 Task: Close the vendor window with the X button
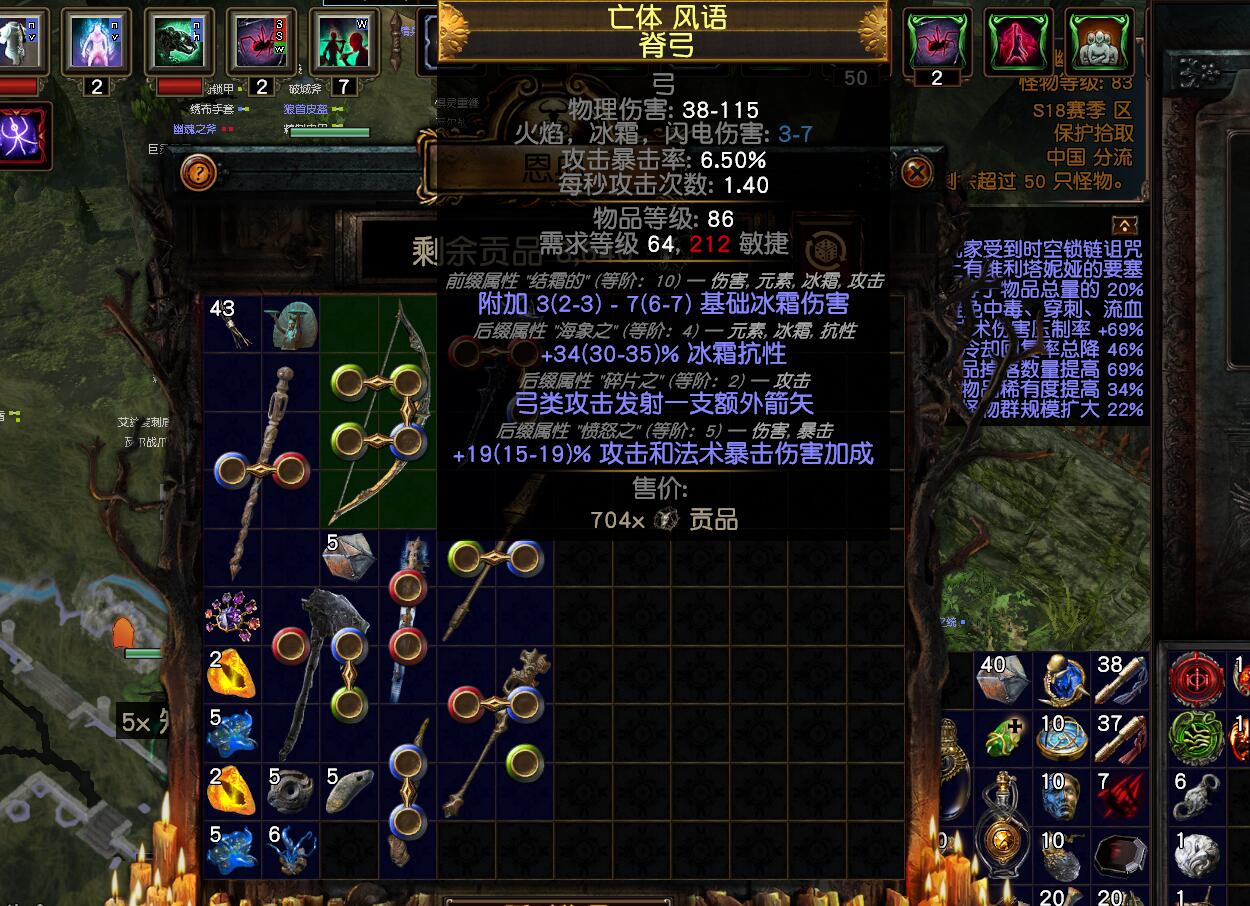click(917, 173)
